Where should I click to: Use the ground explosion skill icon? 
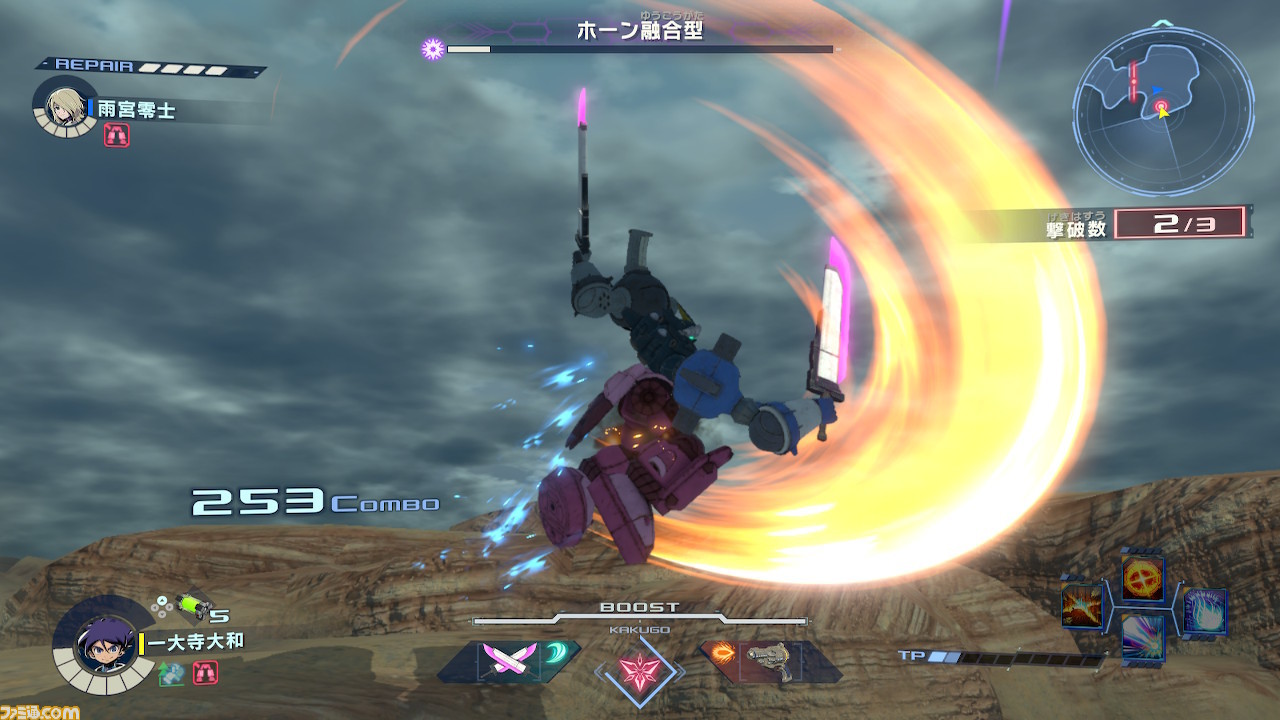coord(1081,606)
